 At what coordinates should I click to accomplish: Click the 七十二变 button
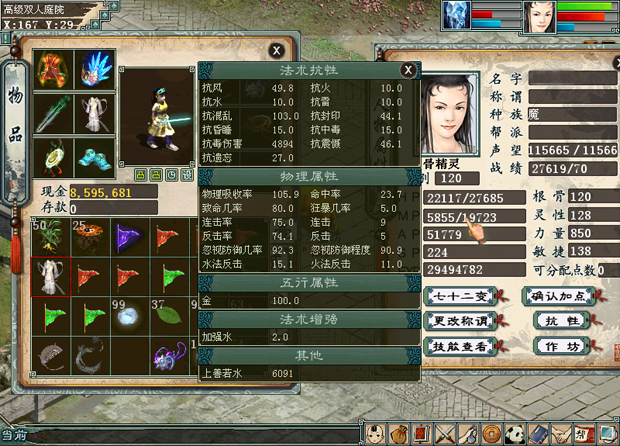coord(461,296)
